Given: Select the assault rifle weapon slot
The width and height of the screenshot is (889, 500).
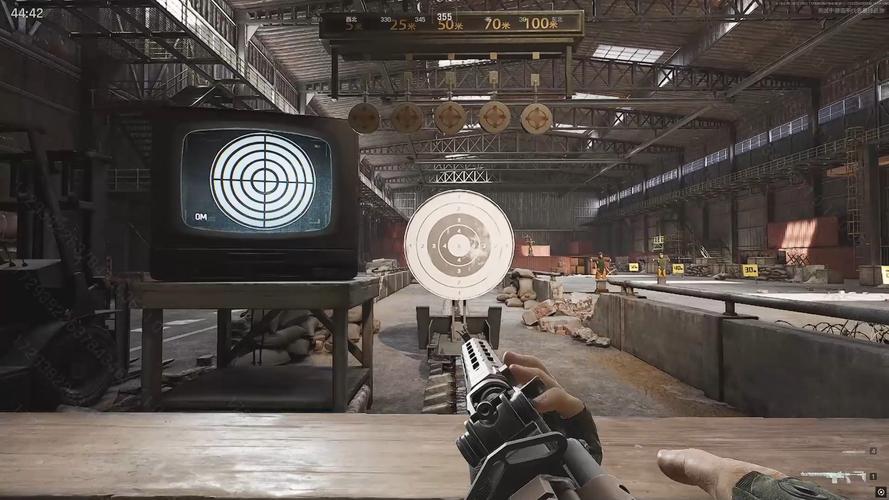Looking at the screenshot, I should pyautogui.click(x=833, y=476).
